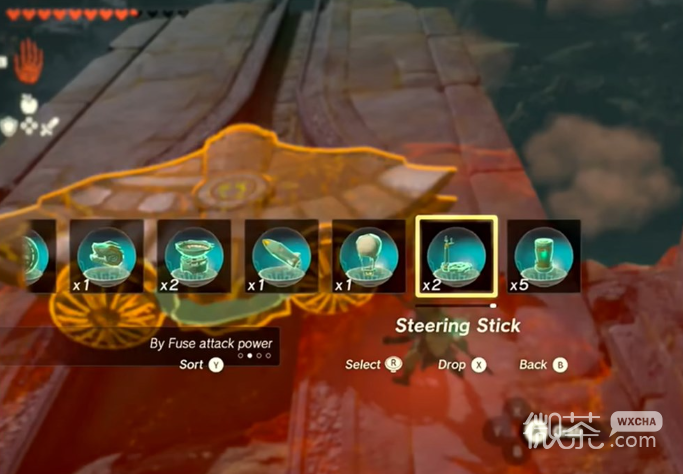This screenshot has height=474, width=683.
Task: Click the shield shortcut icon
Action: click(x=10, y=126)
